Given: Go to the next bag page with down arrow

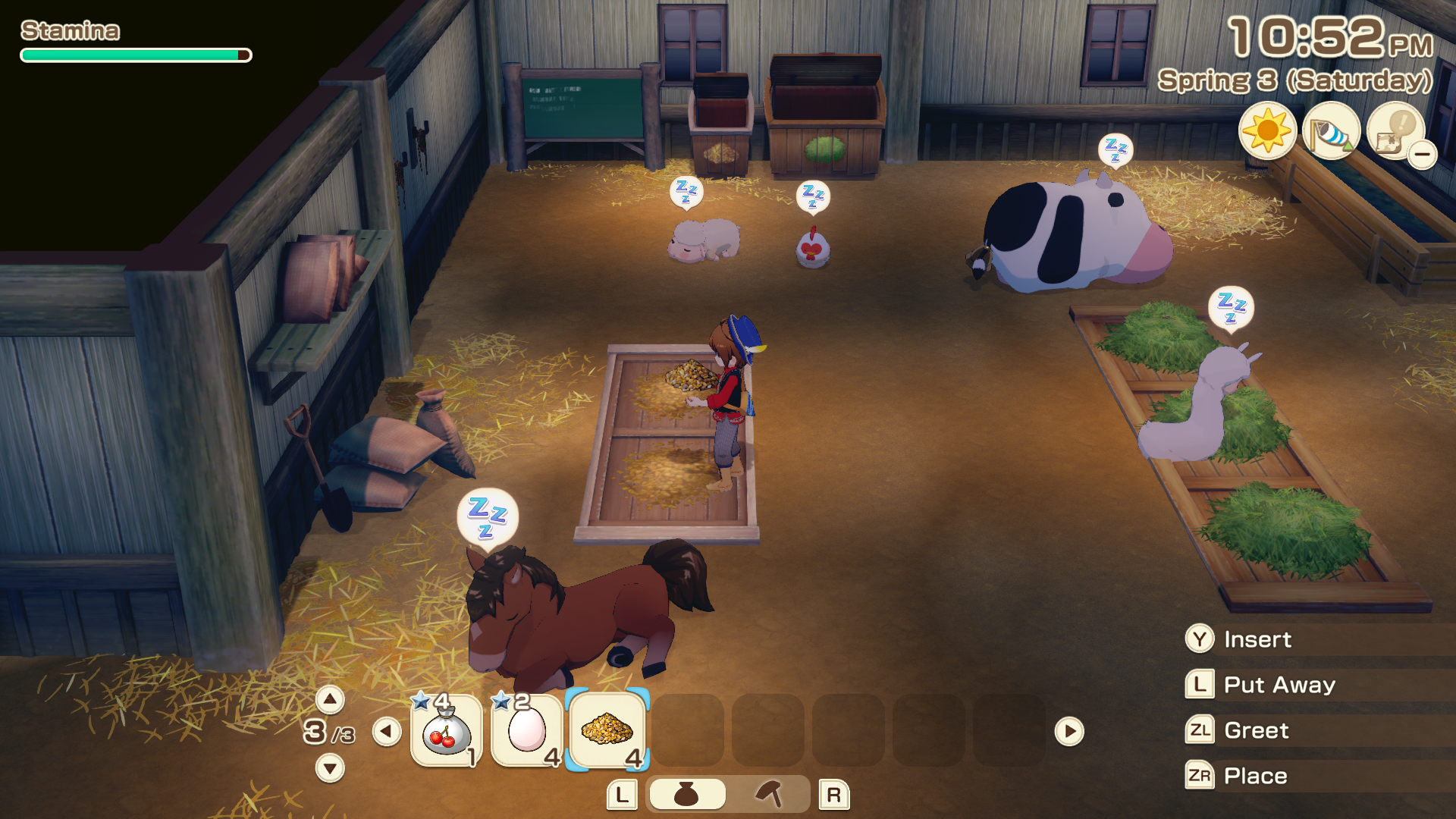Looking at the screenshot, I should [x=330, y=768].
